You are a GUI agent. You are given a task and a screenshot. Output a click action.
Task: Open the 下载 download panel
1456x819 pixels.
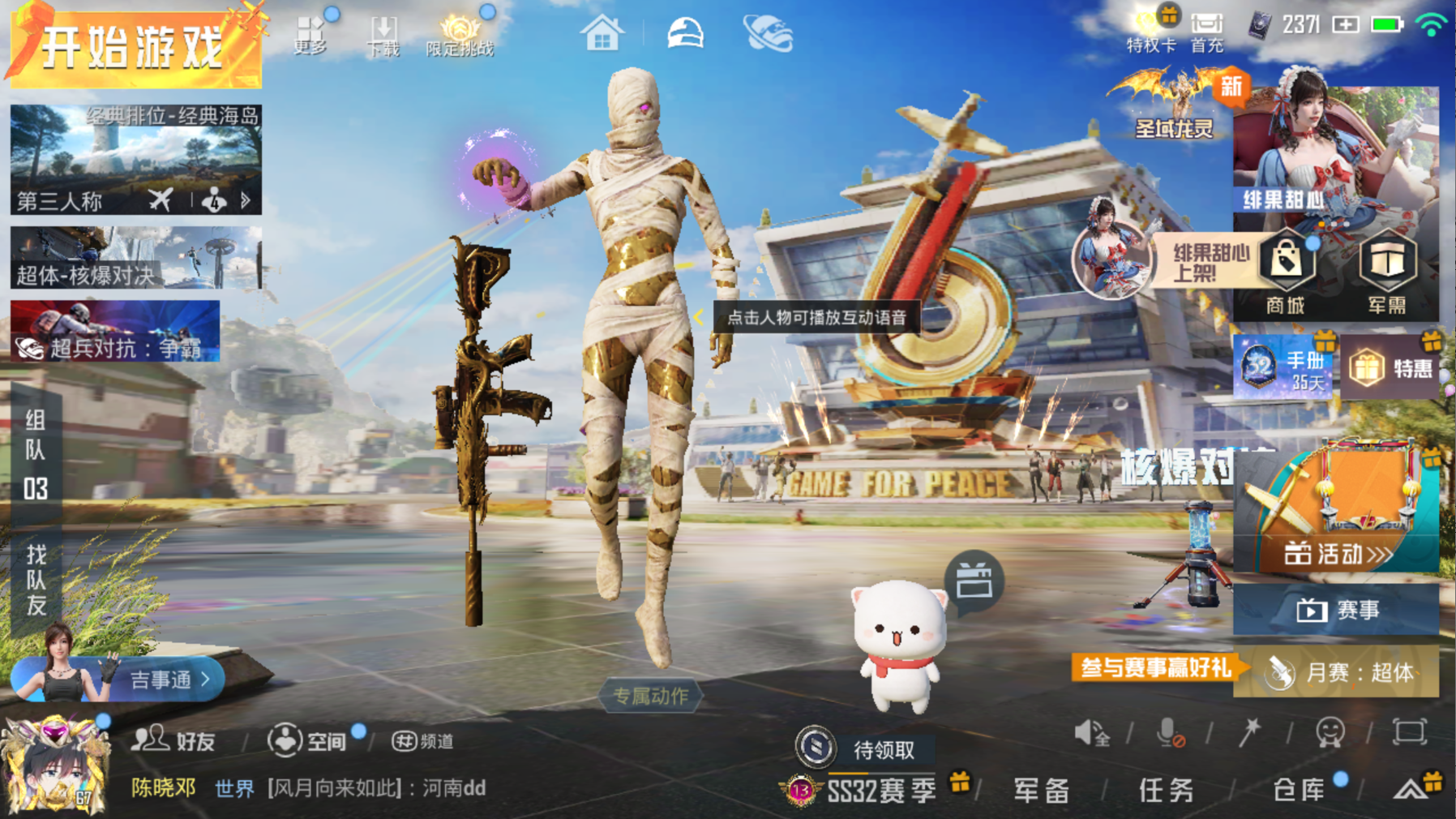[x=383, y=36]
